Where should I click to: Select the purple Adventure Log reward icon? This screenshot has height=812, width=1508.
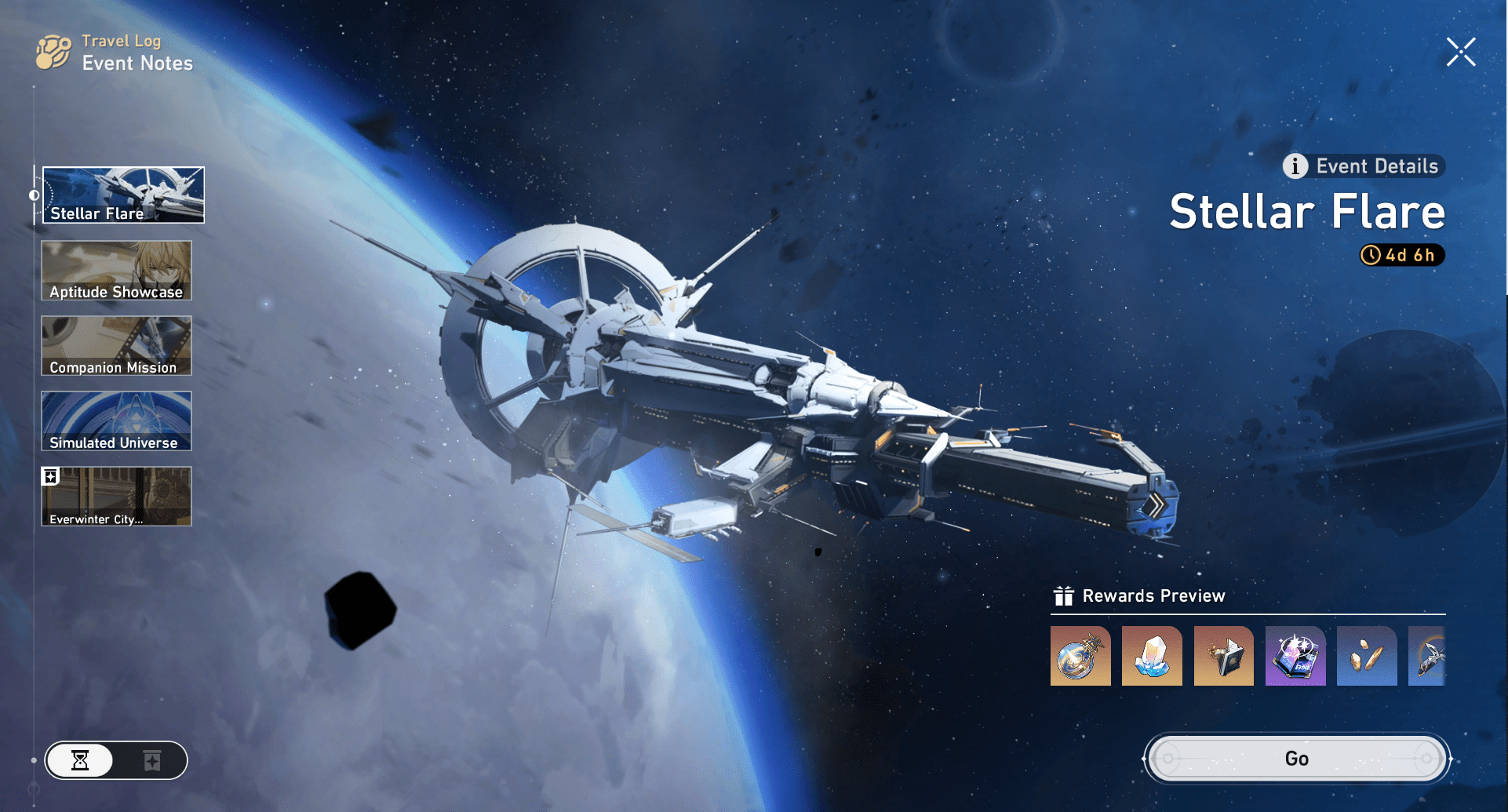pos(1295,656)
